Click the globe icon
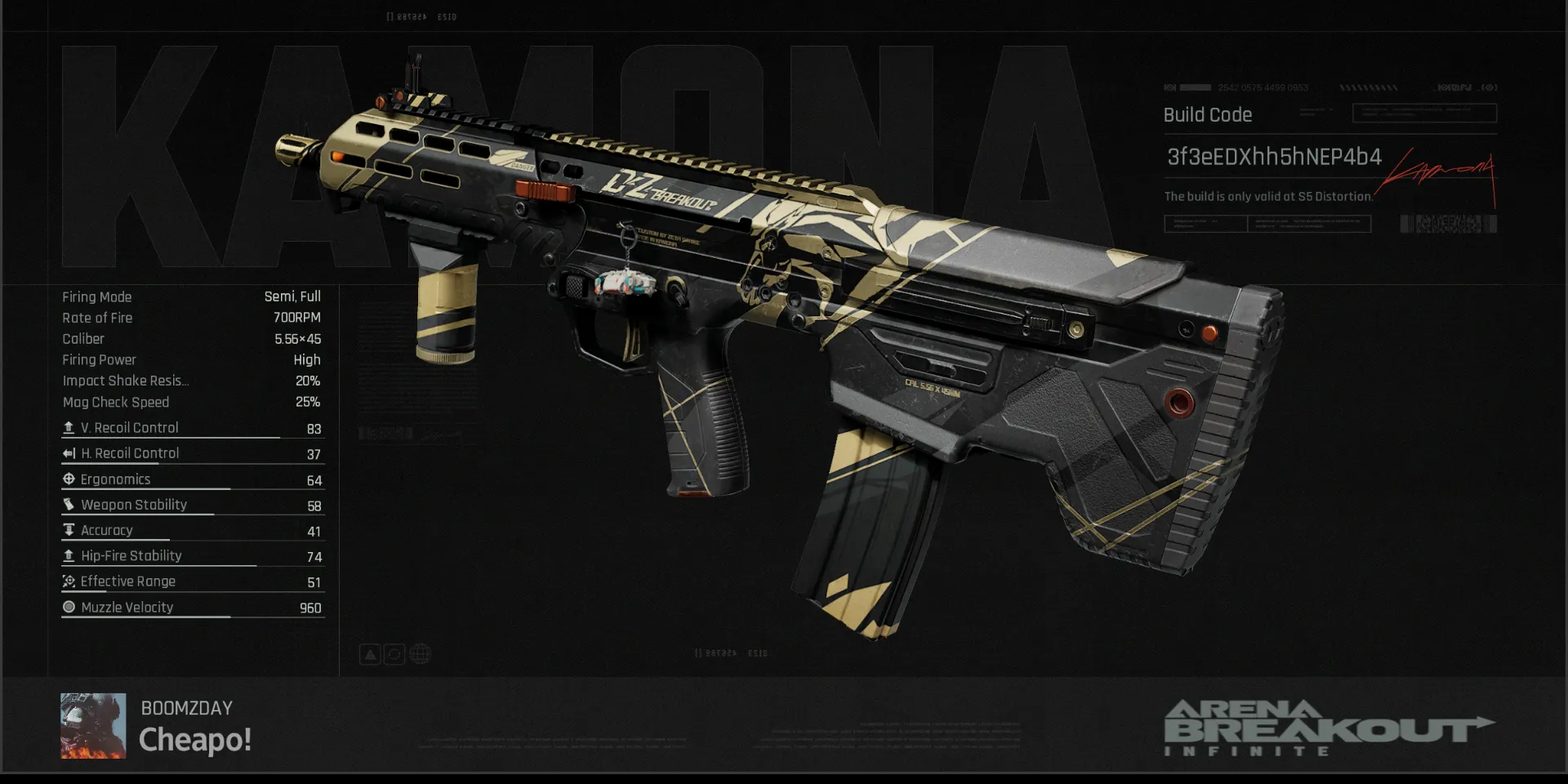This screenshot has height=784, width=1568. (x=420, y=654)
